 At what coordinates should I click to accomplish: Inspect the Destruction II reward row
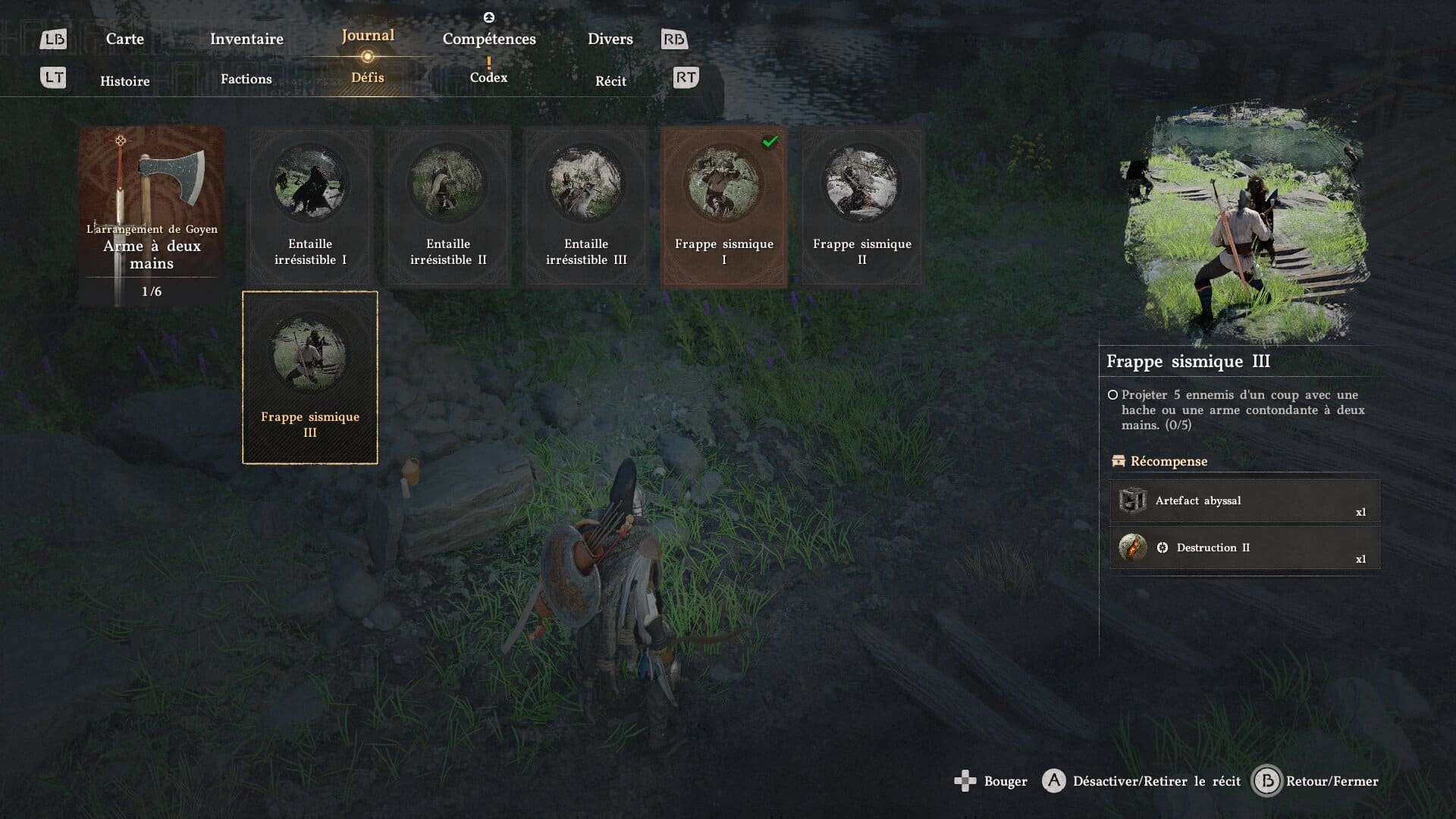tap(1244, 548)
